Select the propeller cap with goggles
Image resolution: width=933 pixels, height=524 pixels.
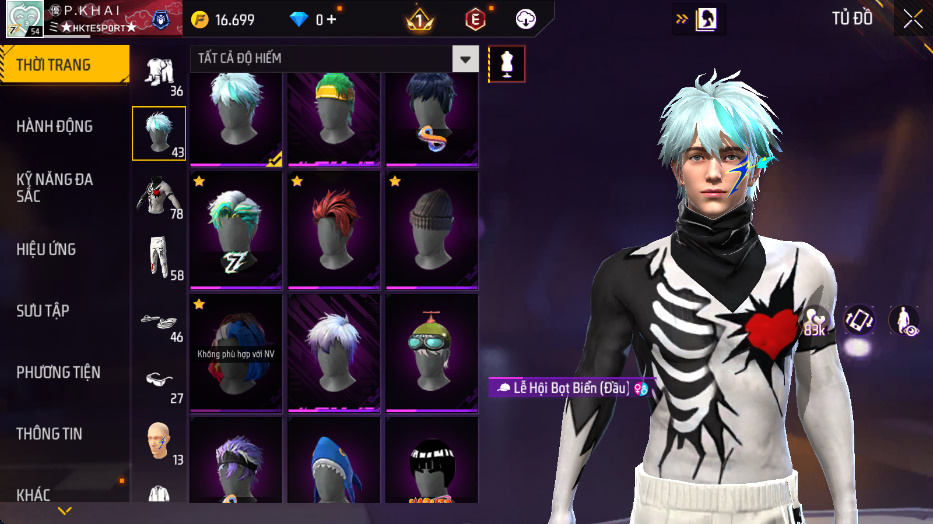[432, 350]
